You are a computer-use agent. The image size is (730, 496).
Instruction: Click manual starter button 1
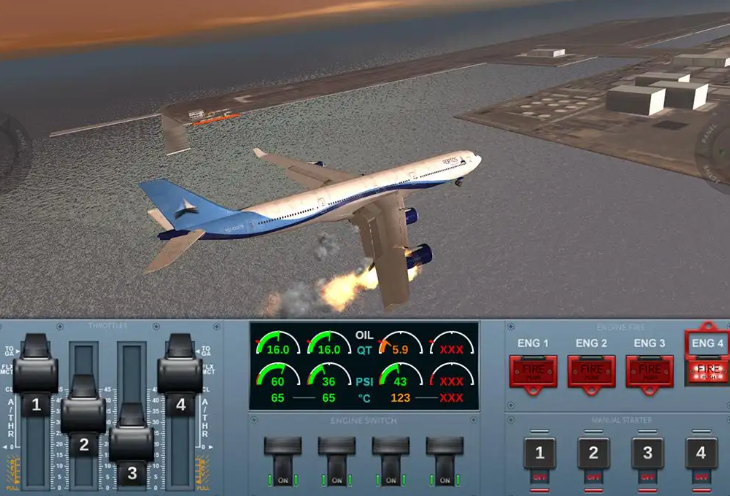[541, 453]
